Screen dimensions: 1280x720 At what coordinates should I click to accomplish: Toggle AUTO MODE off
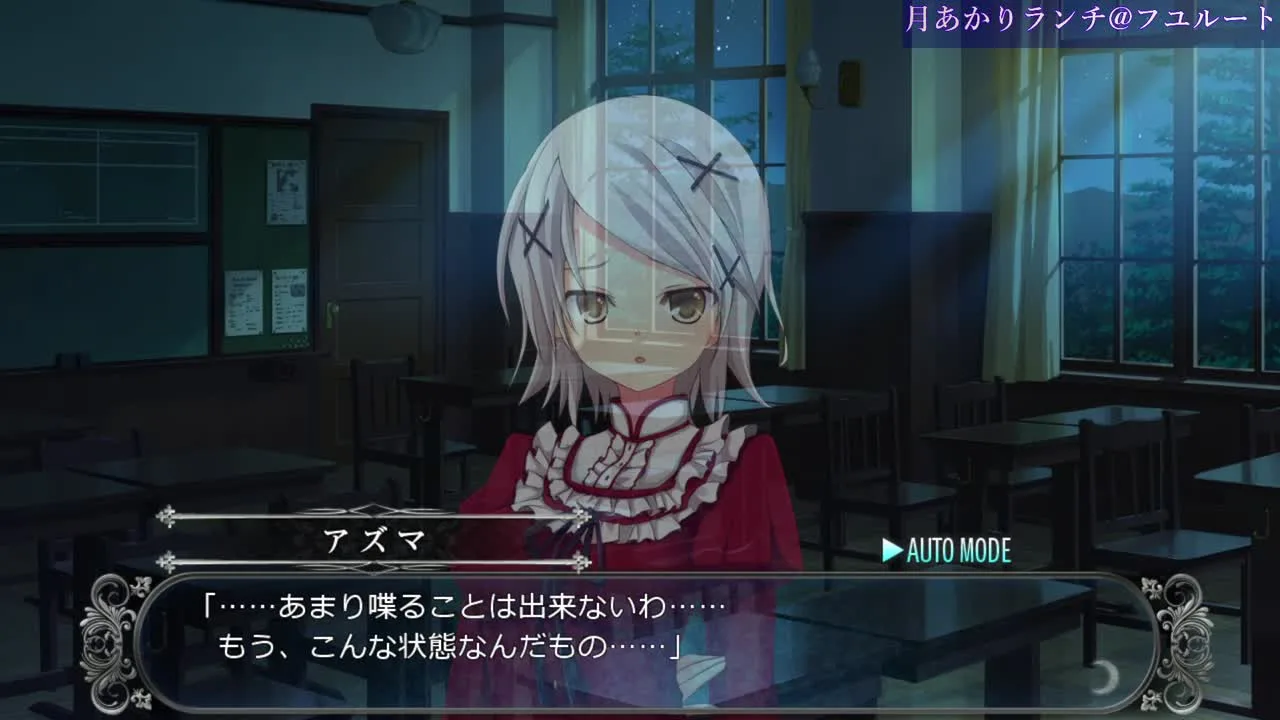tap(950, 549)
